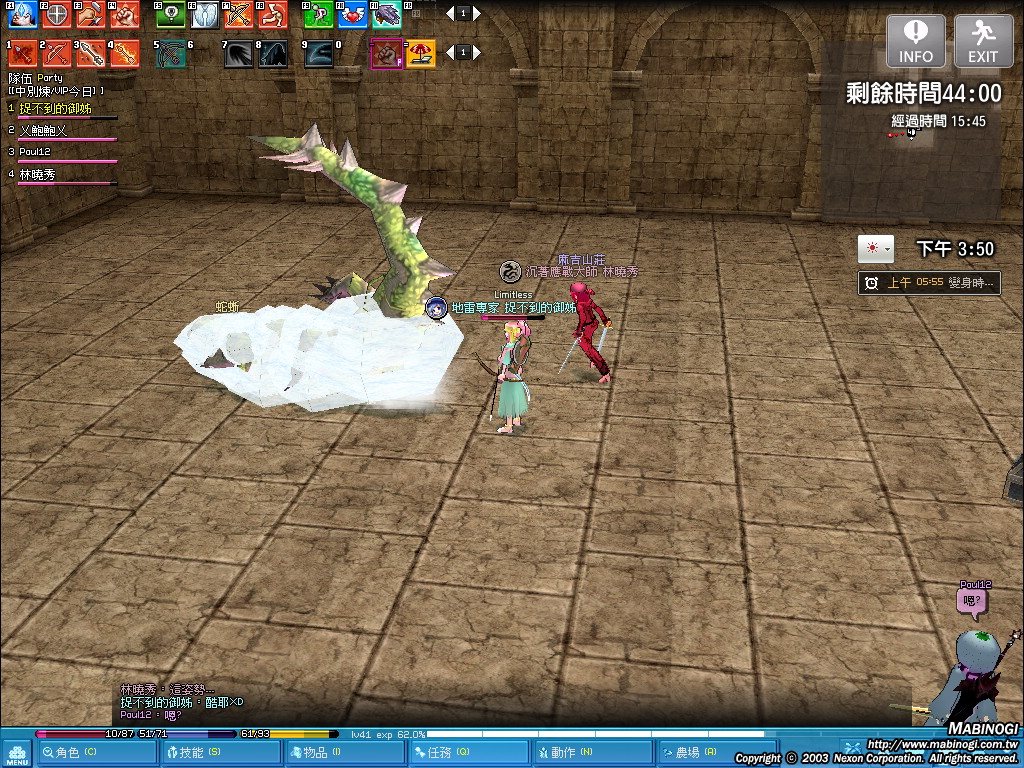Use the beach umbrella rest icon
Image resolution: width=1024 pixels, height=768 pixels.
(420, 53)
